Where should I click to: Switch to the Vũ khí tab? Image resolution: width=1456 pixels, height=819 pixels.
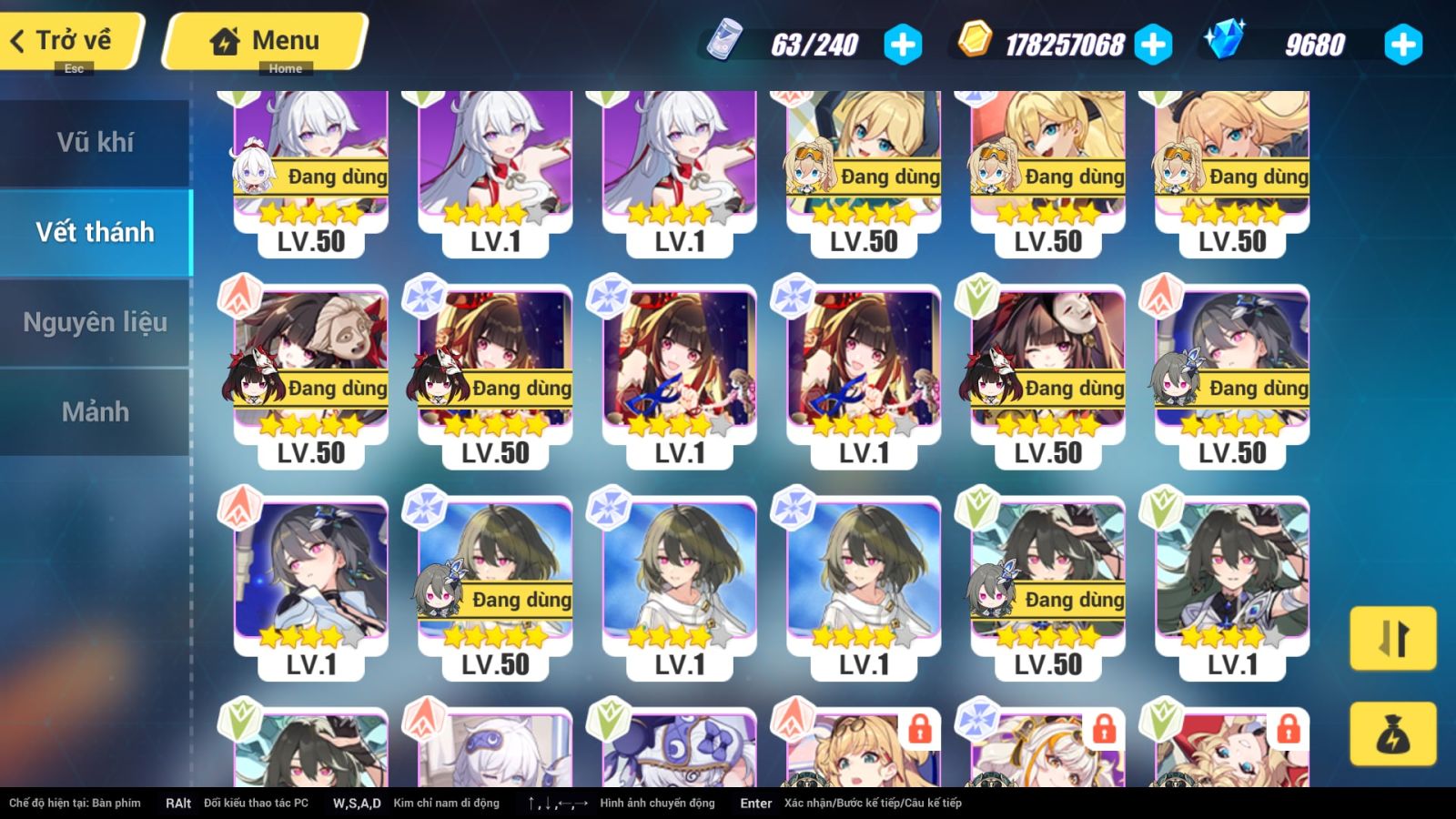(95, 142)
